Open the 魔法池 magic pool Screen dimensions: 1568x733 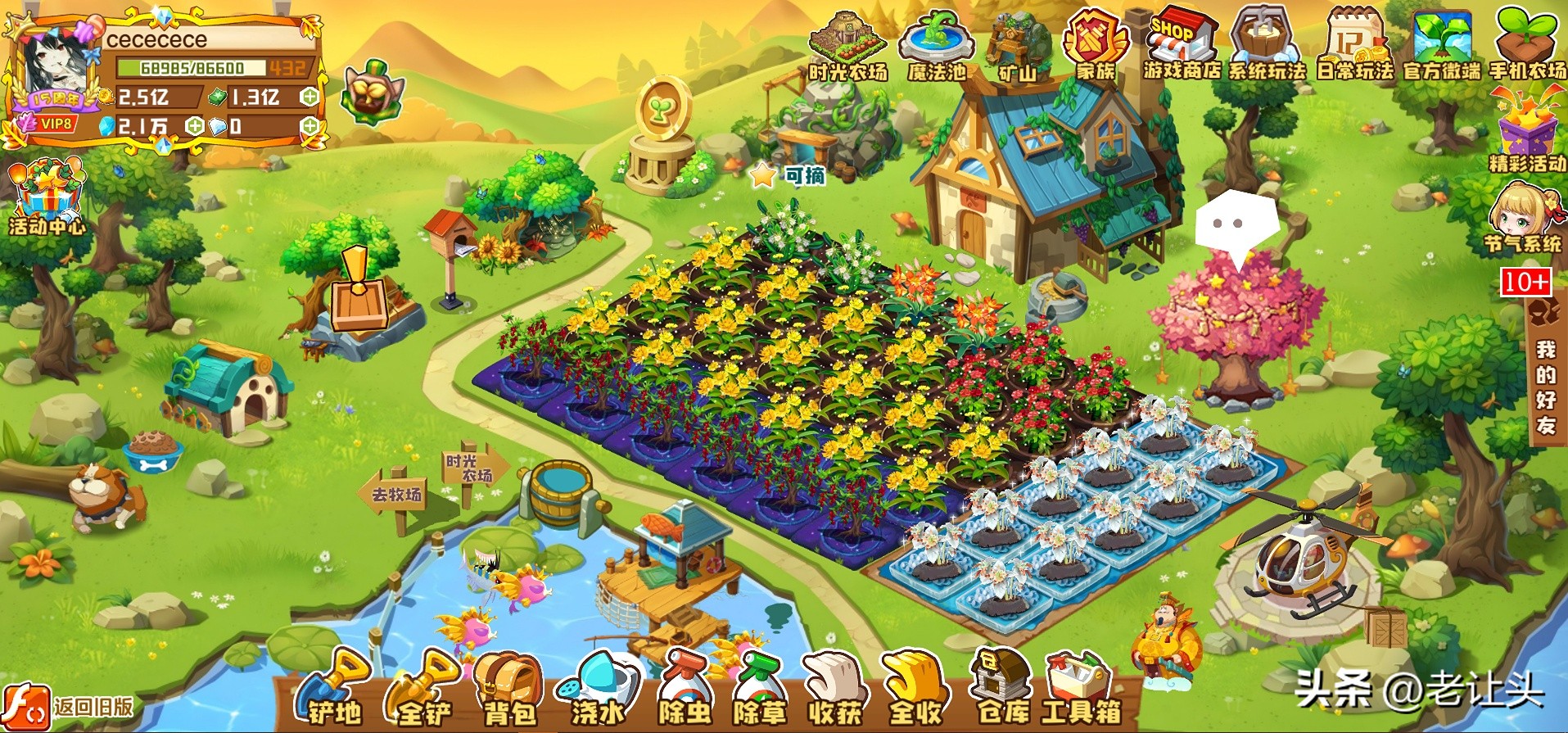(x=937, y=47)
